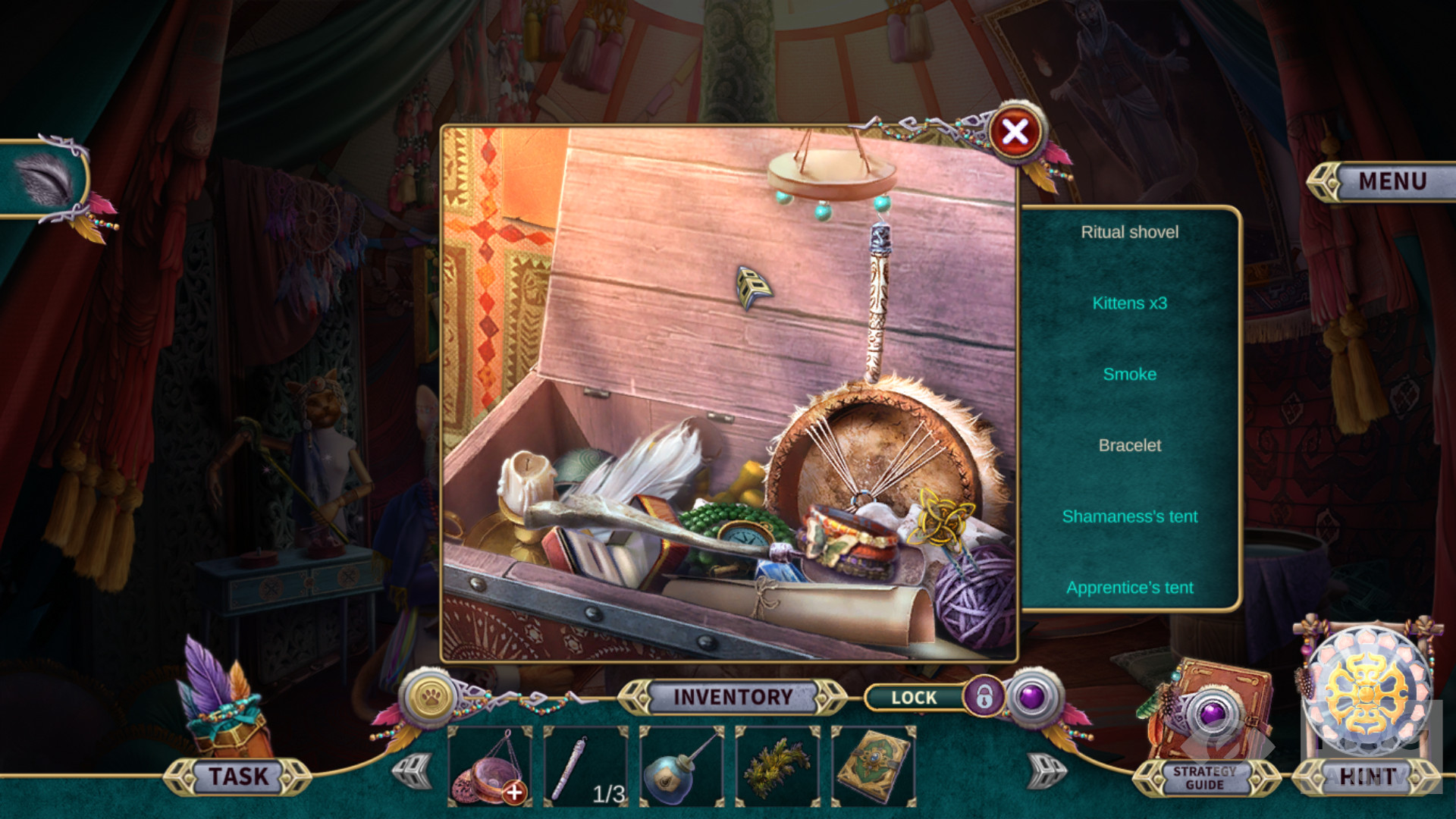Use the Hint amulet

1367,694
